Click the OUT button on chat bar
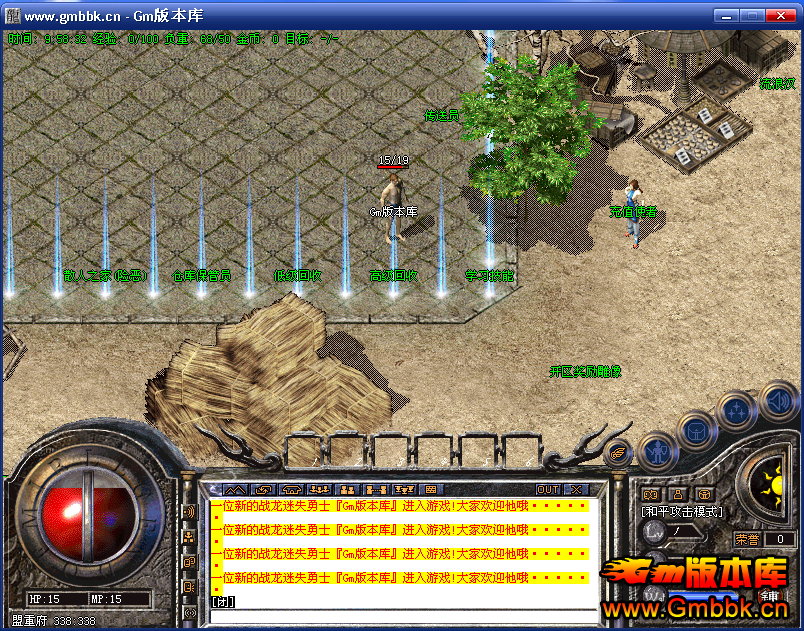The image size is (804, 631). click(x=548, y=490)
